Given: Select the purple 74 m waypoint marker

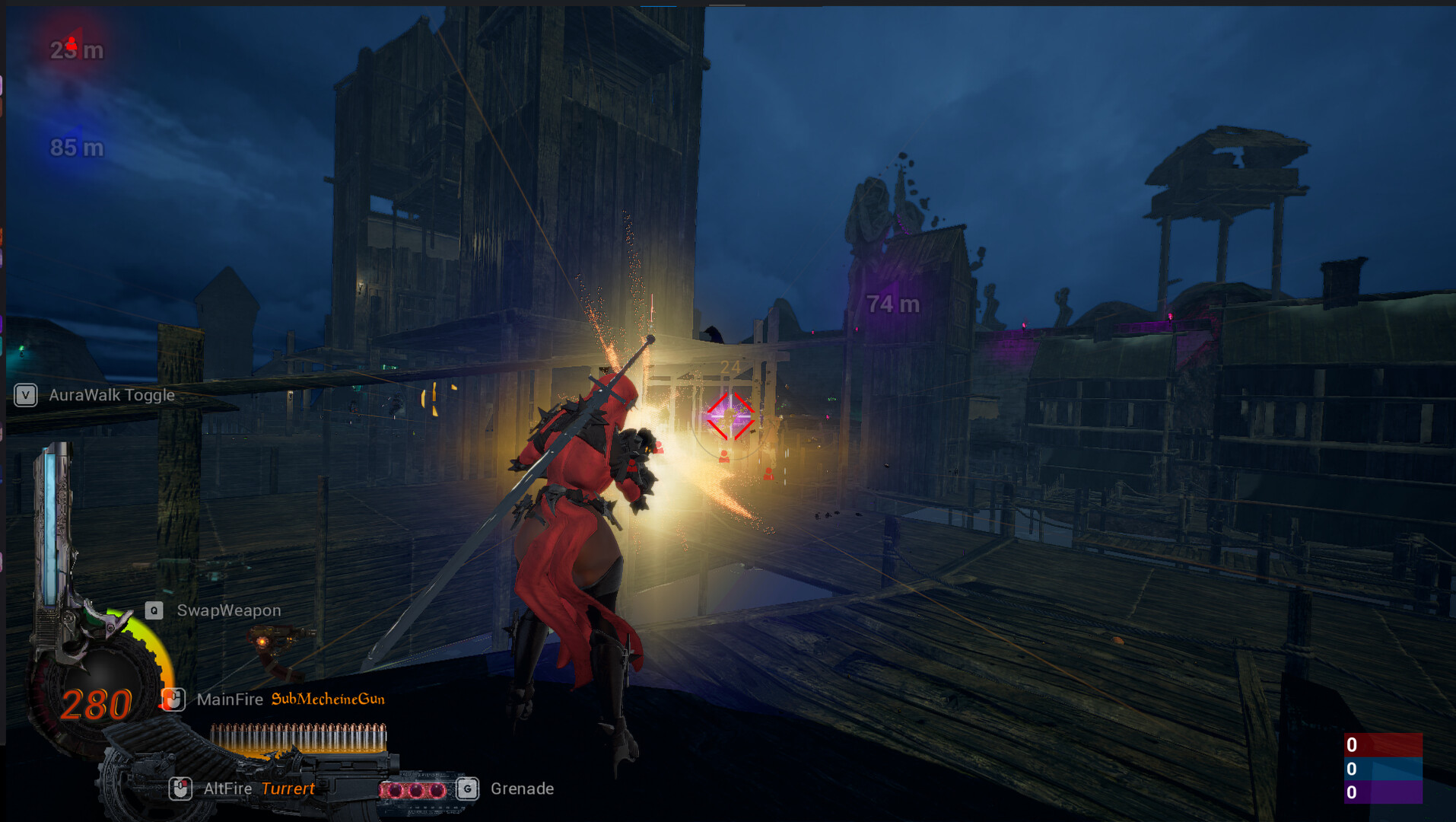Looking at the screenshot, I should coord(893,304).
